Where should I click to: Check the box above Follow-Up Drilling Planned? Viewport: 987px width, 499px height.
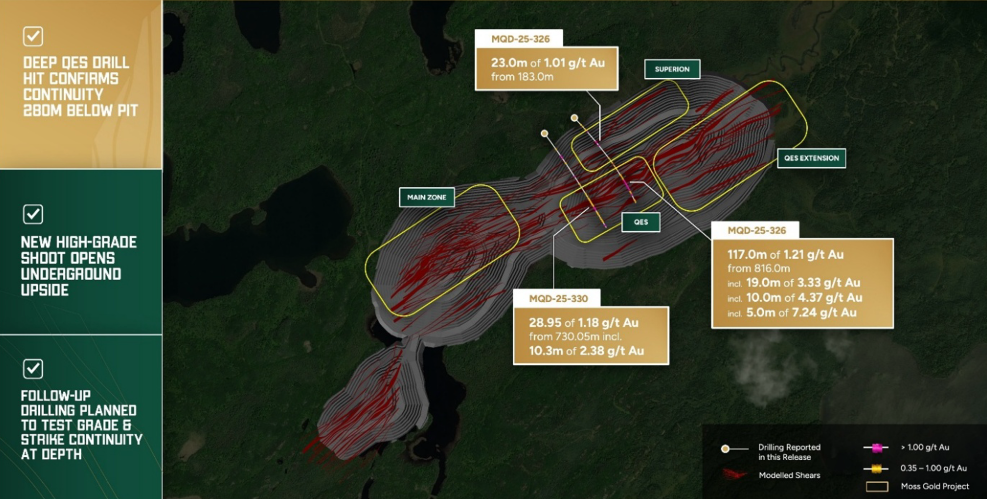click(33, 368)
